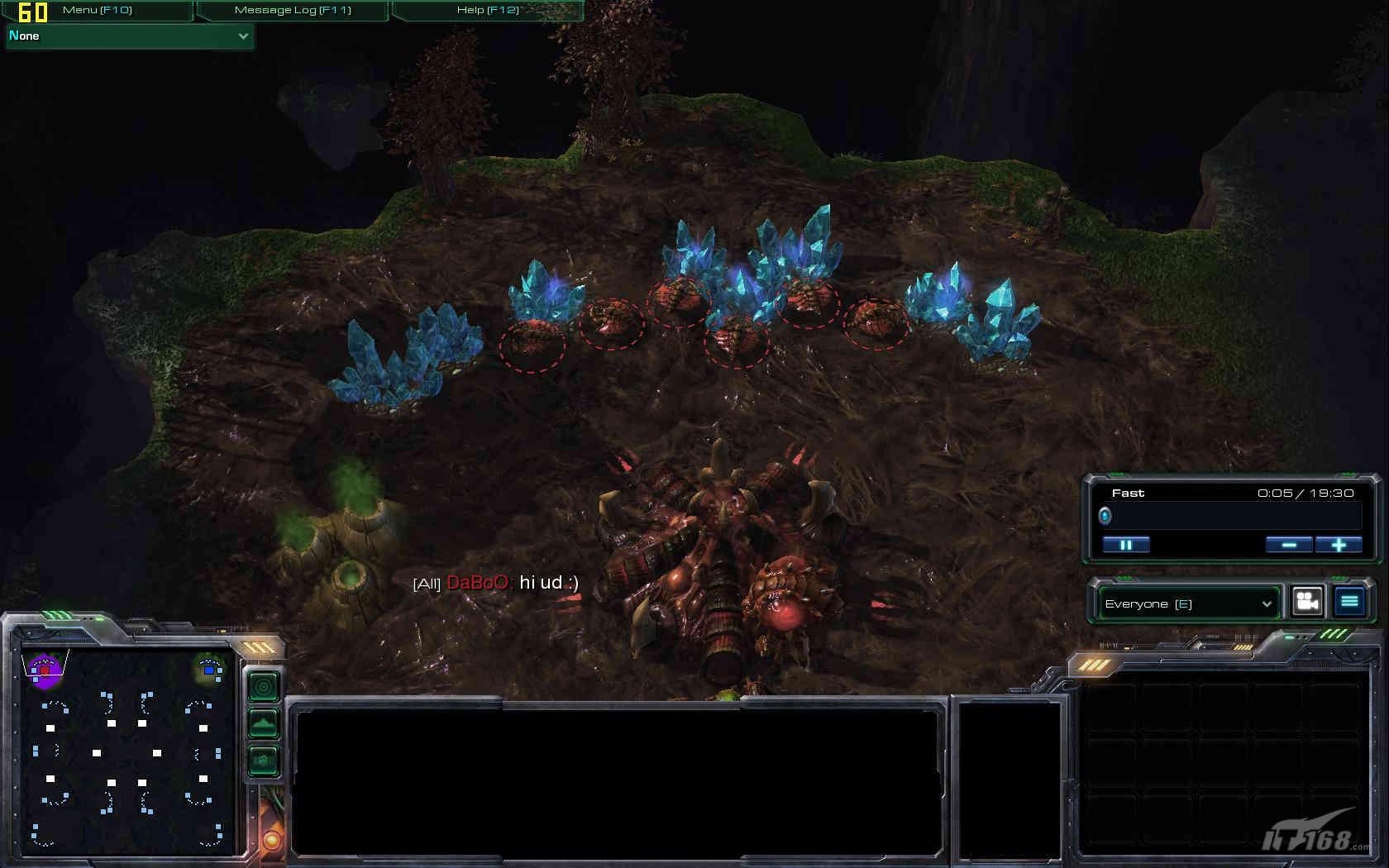Image resolution: width=1389 pixels, height=868 pixels.
Task: Click the replay timeline bar
Action: [1232, 517]
